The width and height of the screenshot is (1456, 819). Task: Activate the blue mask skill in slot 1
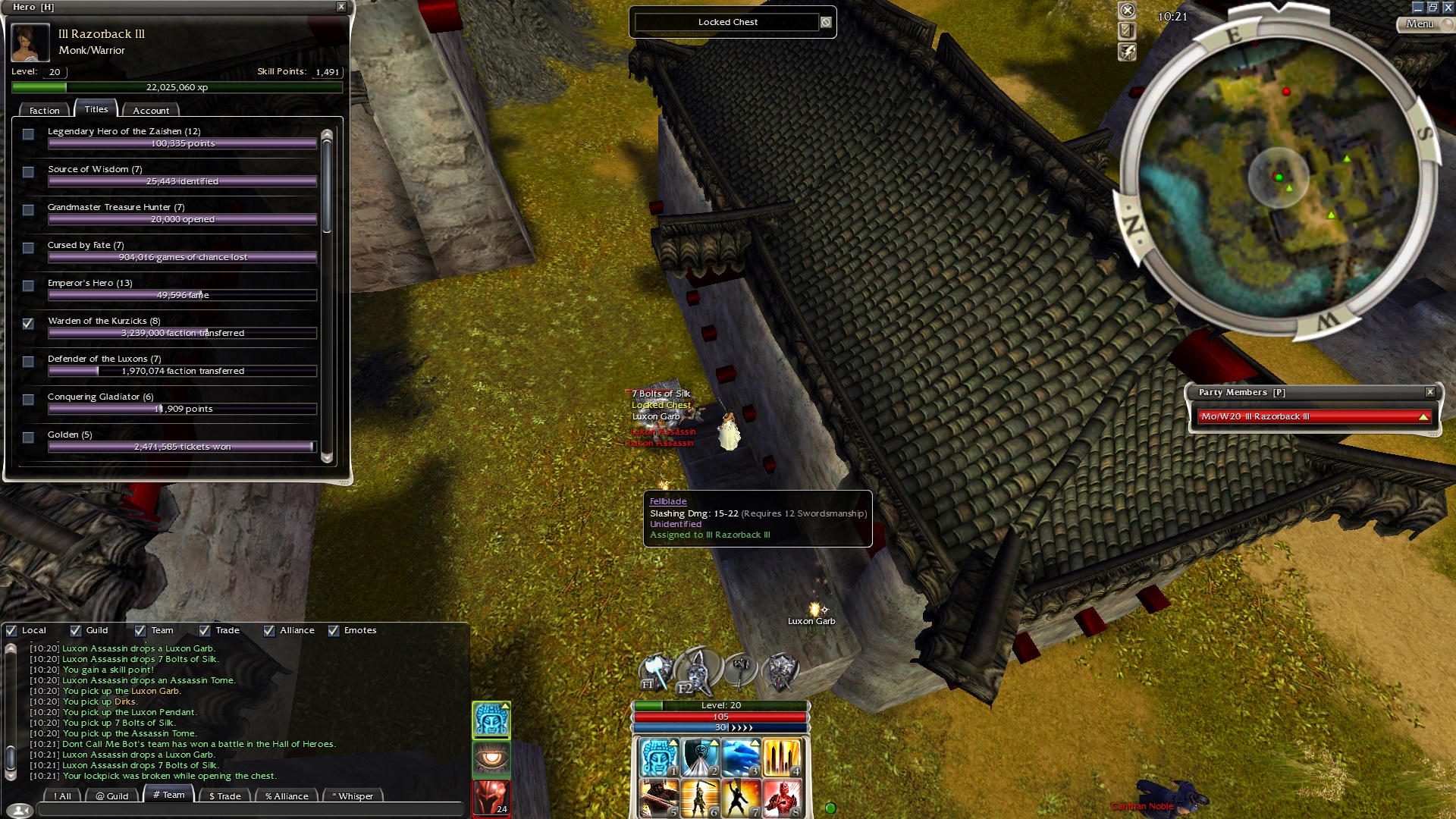[x=658, y=758]
